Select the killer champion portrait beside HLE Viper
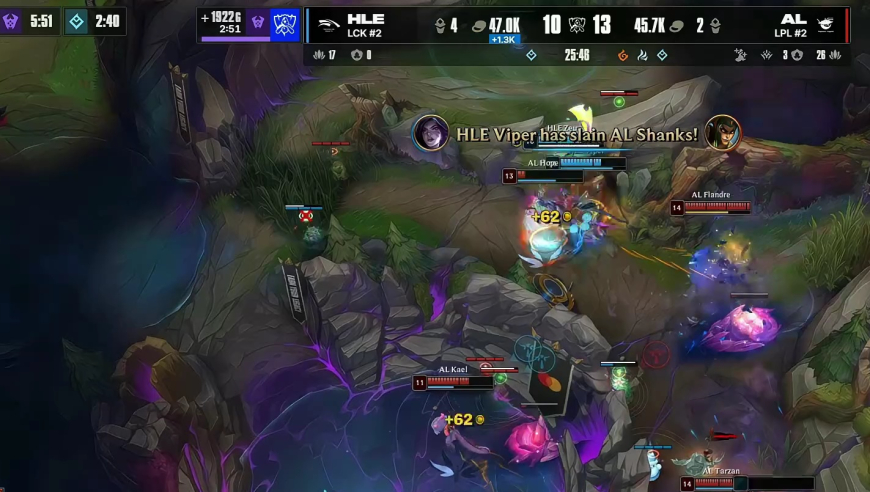 point(431,133)
